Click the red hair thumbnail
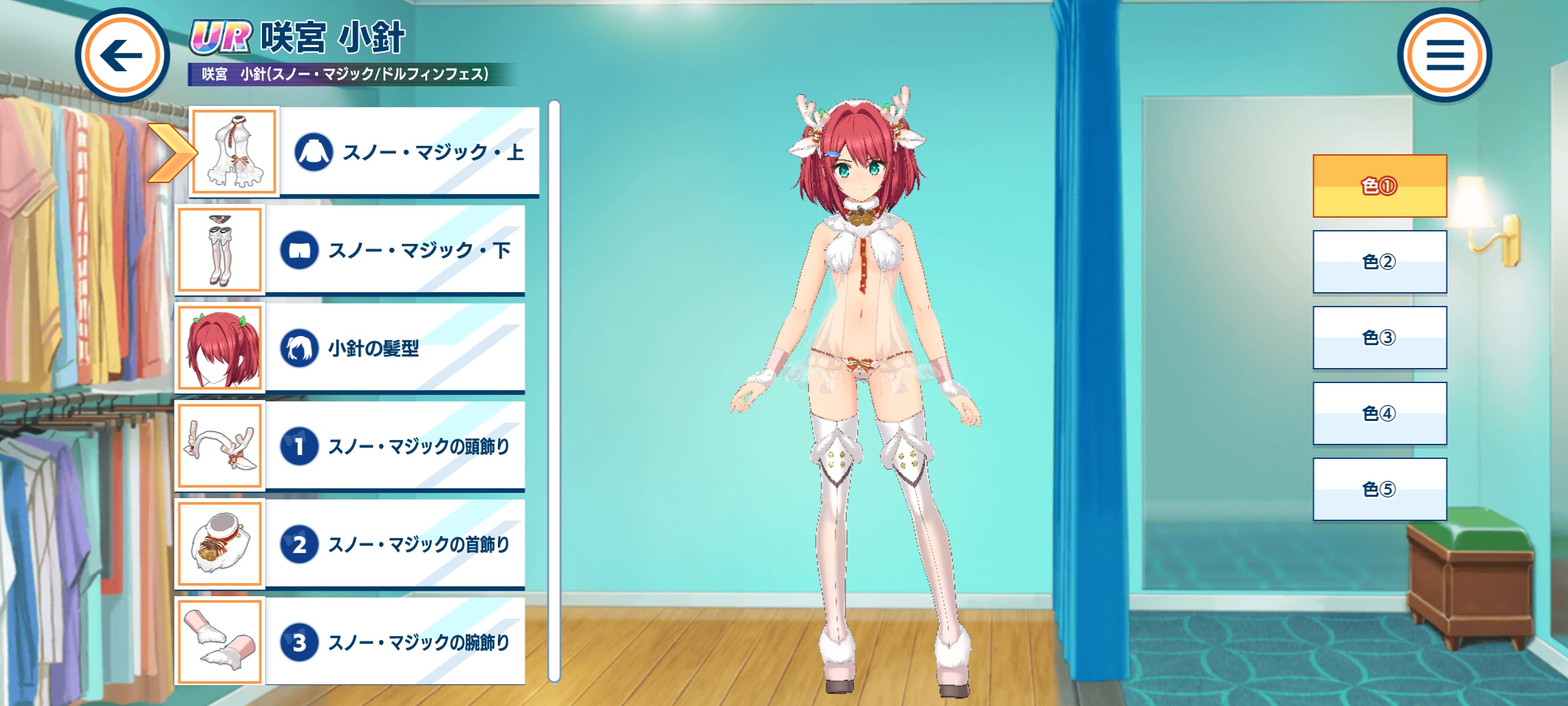The image size is (1568, 706). click(x=220, y=348)
